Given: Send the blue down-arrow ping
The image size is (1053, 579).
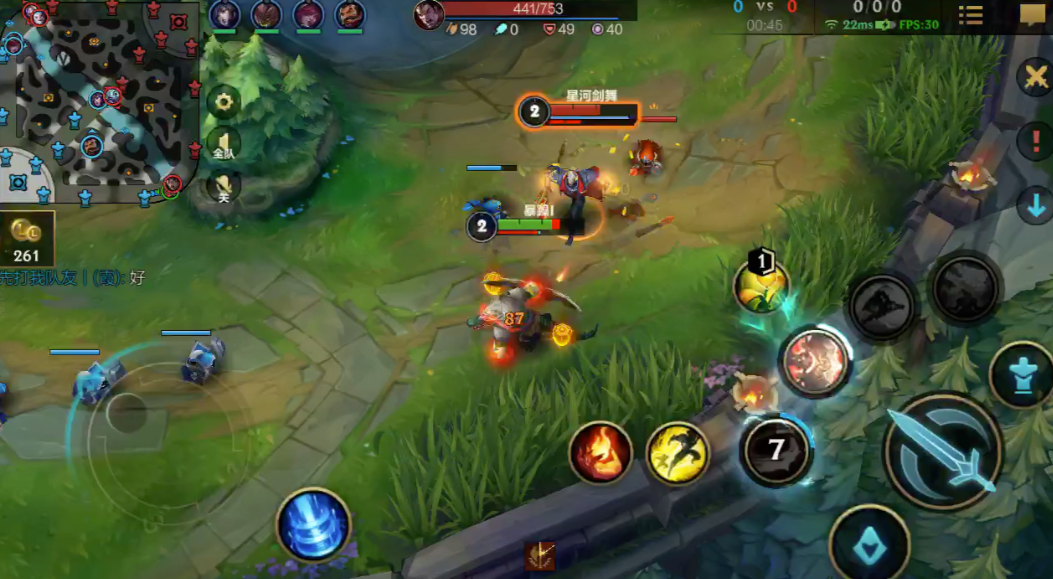Looking at the screenshot, I should 1034,205.
